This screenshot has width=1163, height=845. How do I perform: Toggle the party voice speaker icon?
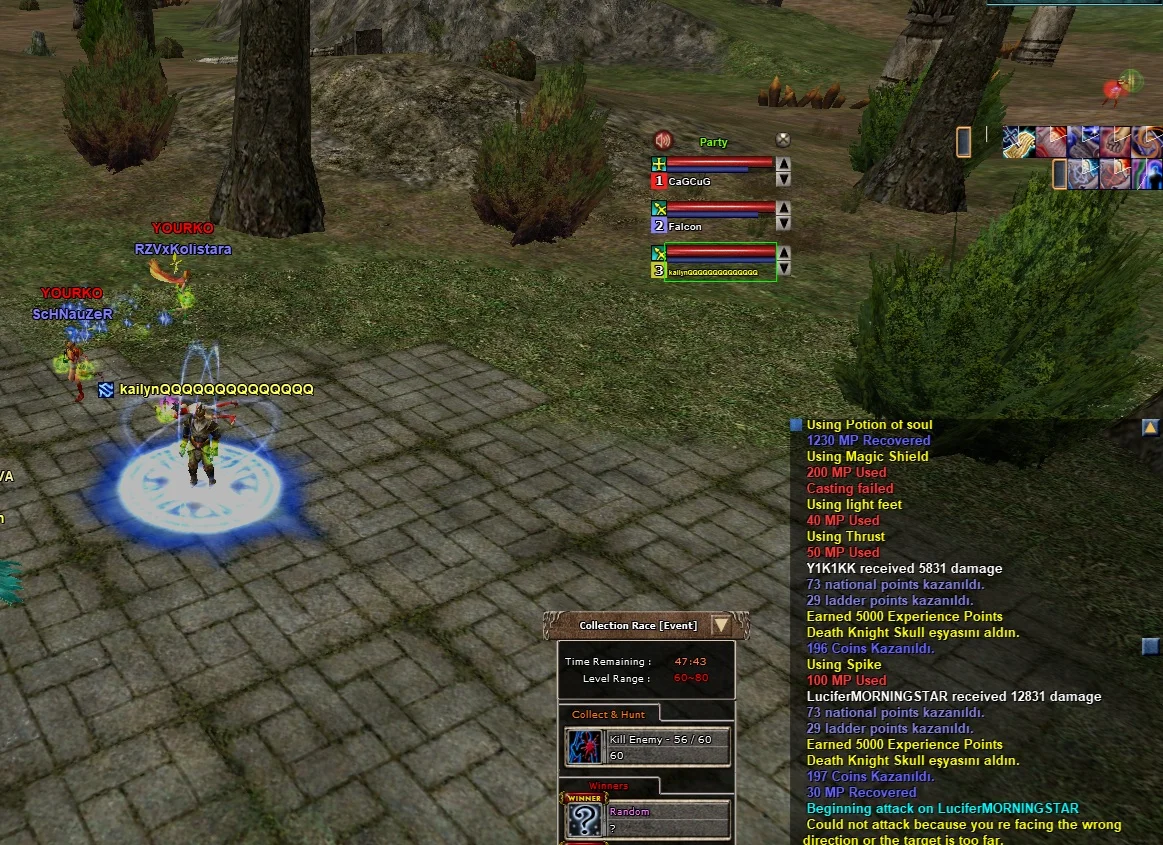click(662, 140)
